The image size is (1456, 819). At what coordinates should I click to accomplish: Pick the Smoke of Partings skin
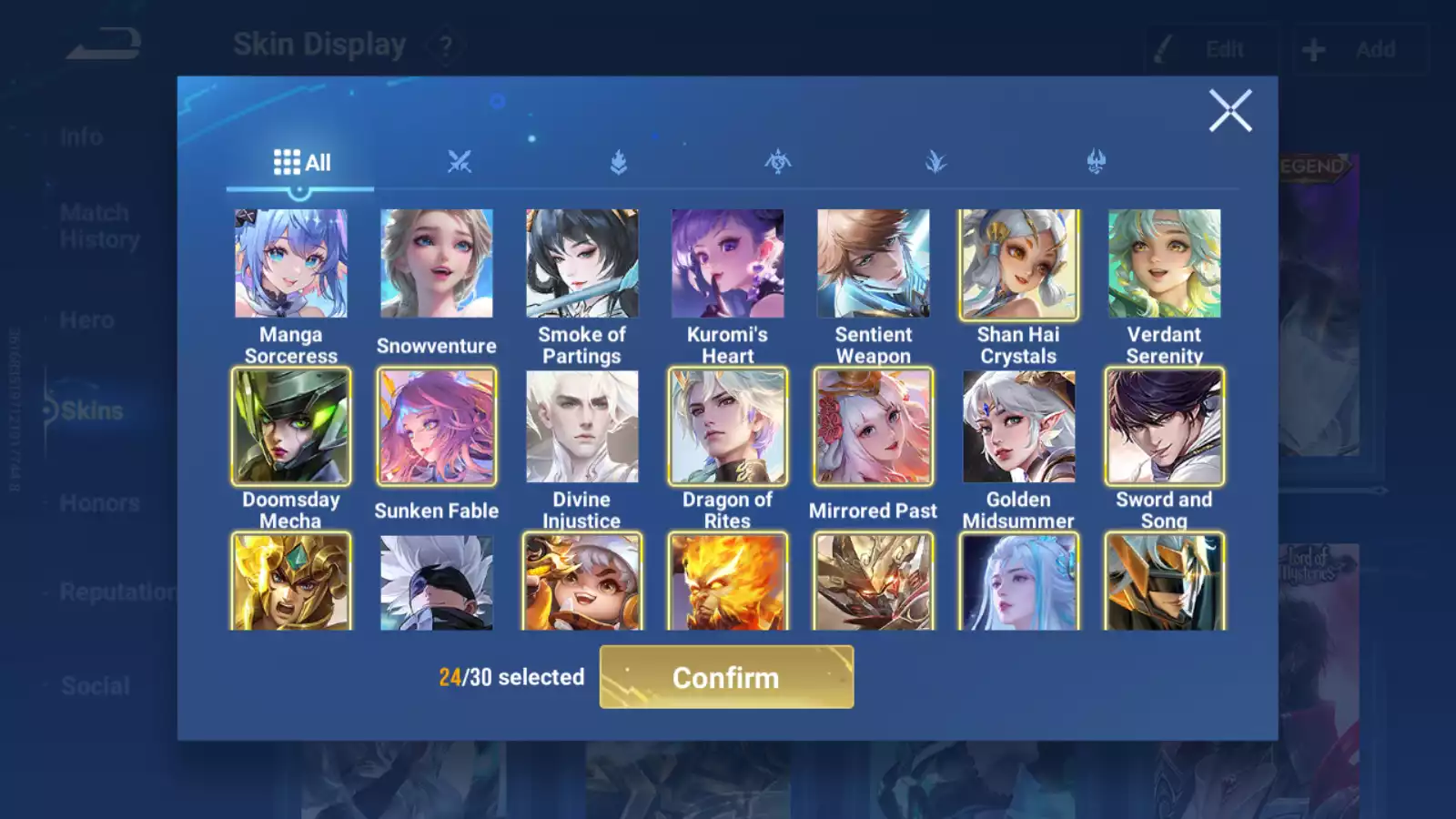point(582,264)
